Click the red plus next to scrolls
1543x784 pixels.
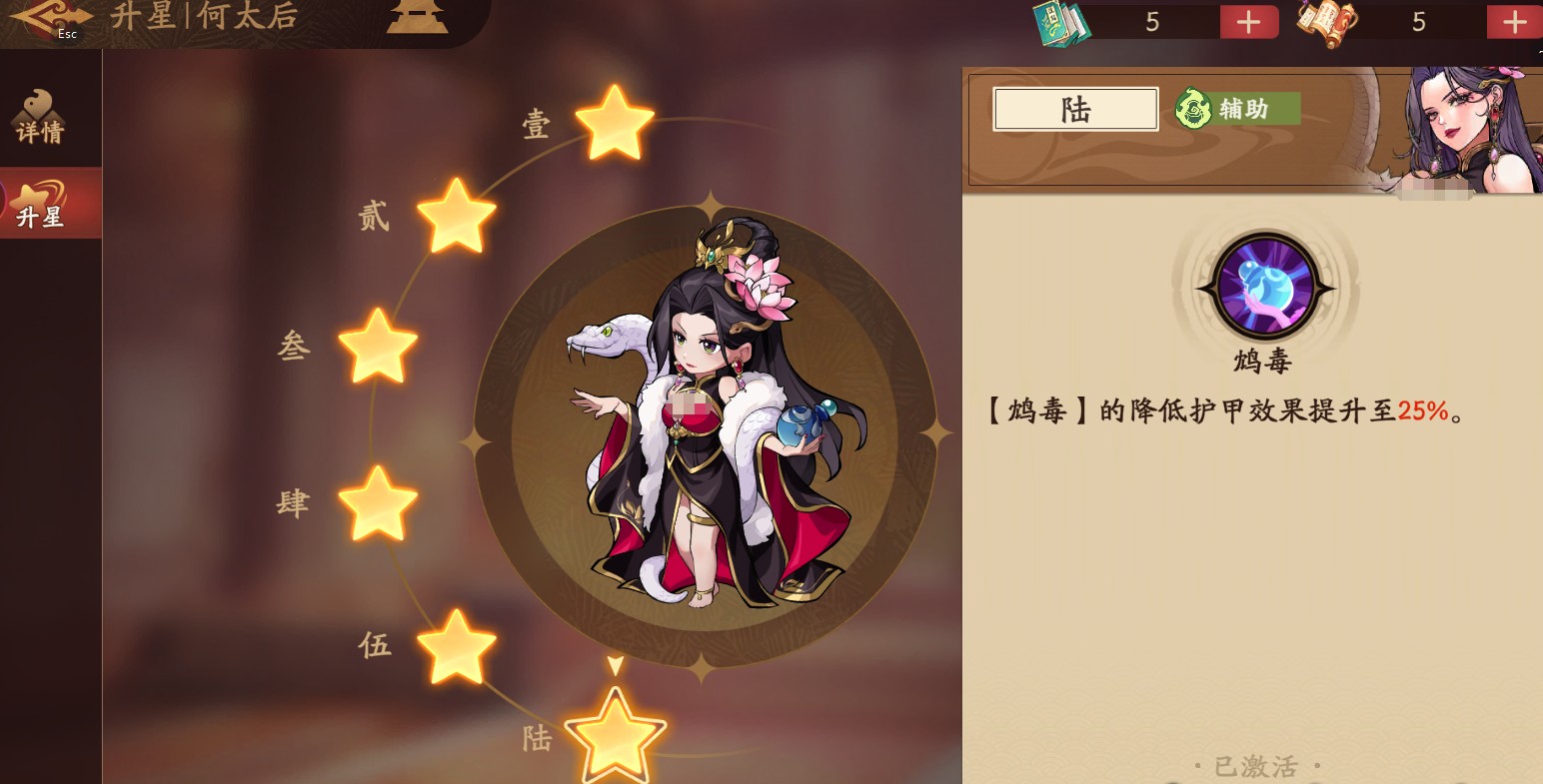(x=1512, y=20)
